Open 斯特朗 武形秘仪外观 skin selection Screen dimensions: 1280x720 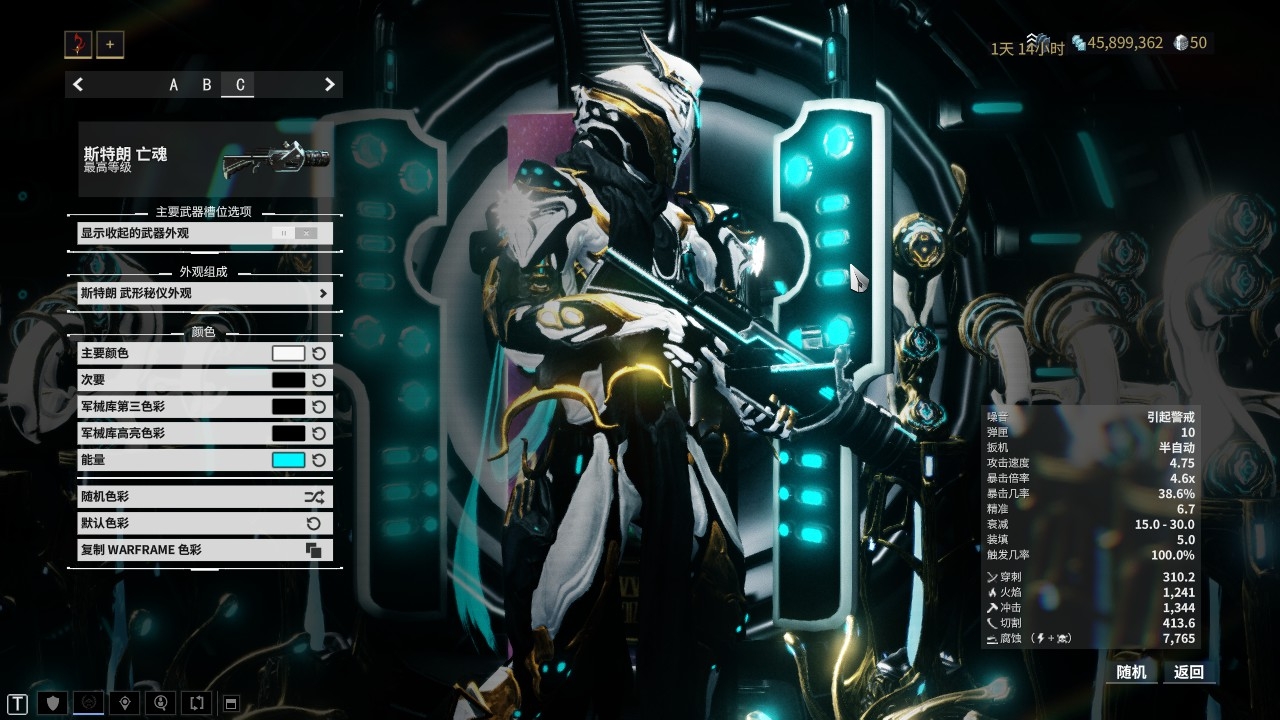pos(205,293)
